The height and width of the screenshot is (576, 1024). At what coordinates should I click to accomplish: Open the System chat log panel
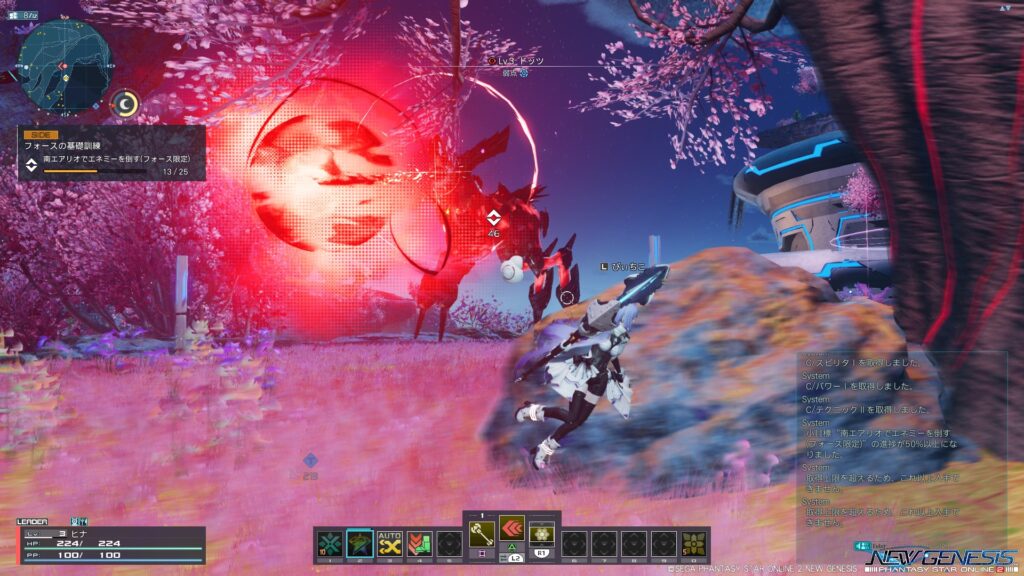click(x=900, y=442)
